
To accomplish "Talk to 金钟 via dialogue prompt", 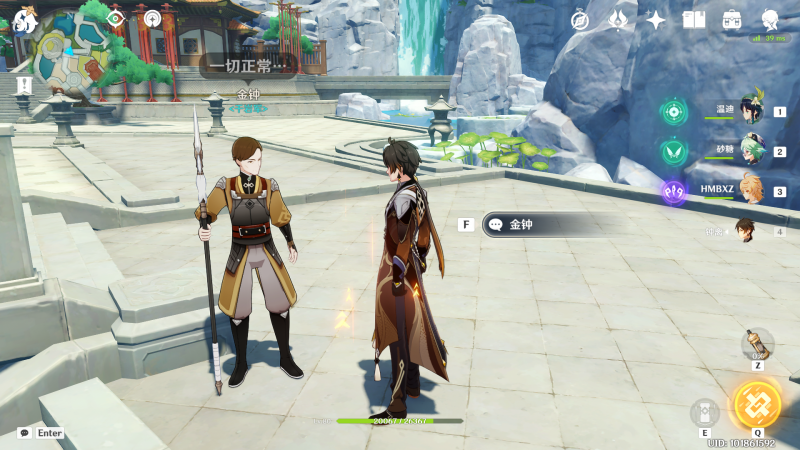I will click(x=540, y=225).
